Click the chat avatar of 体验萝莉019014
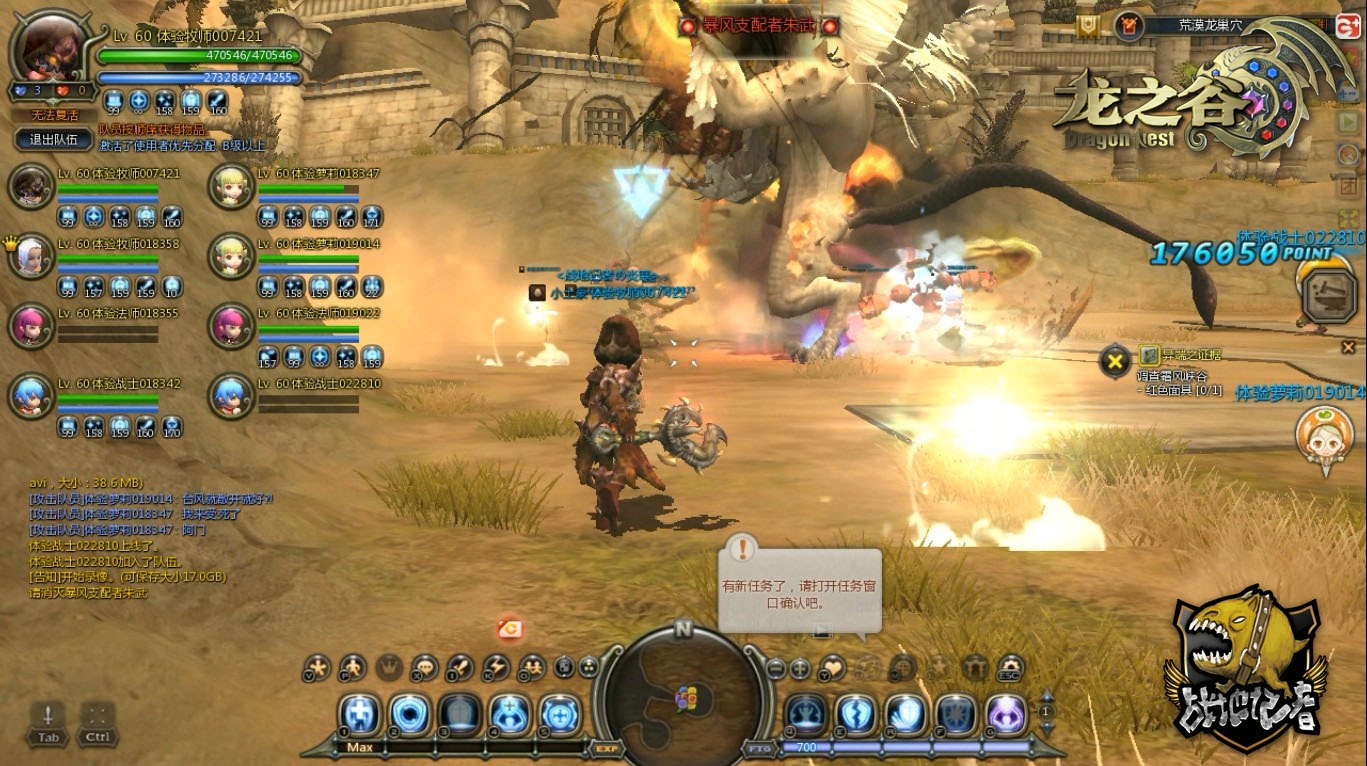 [x=1318, y=432]
